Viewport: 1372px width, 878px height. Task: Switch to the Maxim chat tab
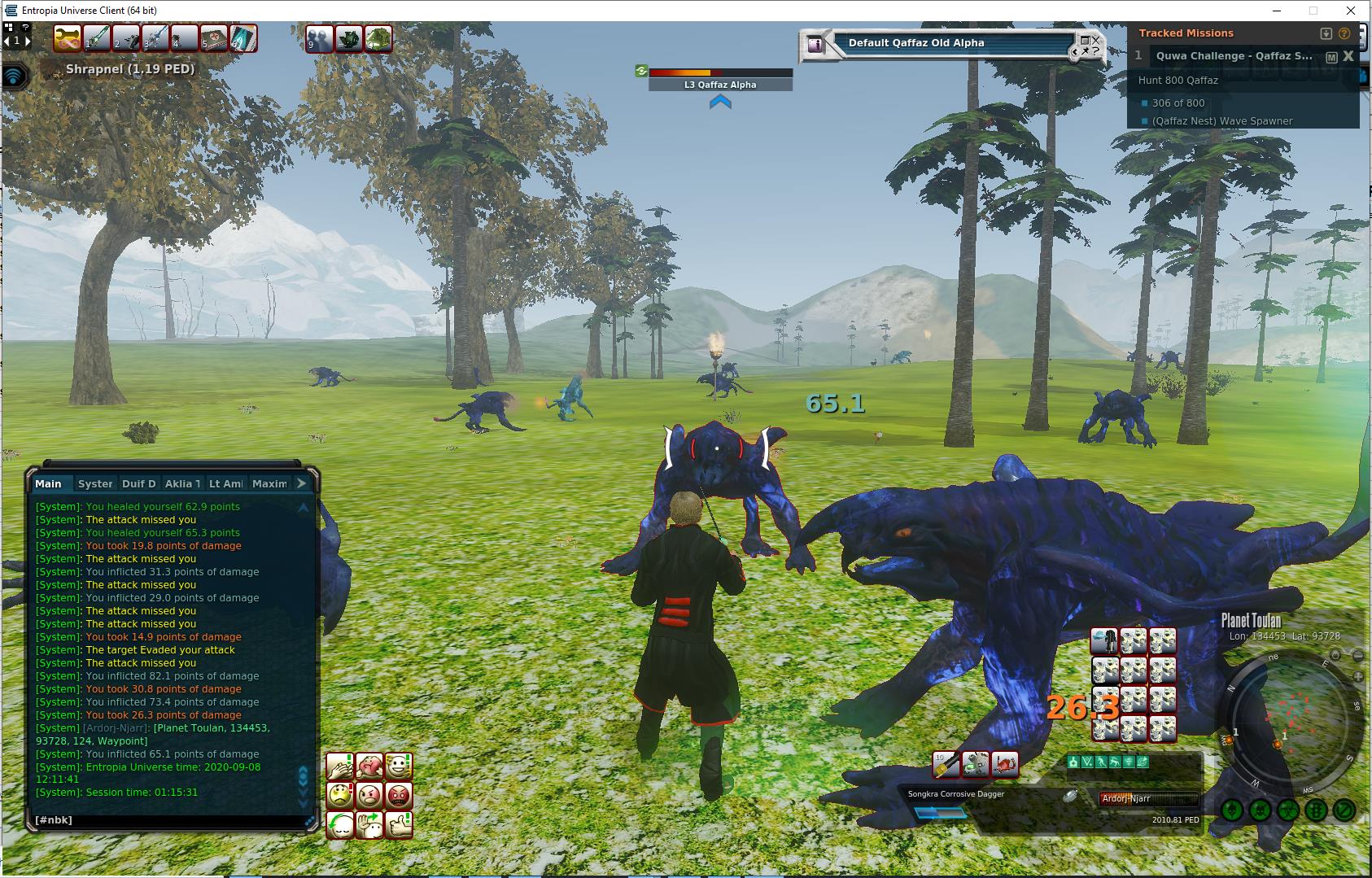269,483
